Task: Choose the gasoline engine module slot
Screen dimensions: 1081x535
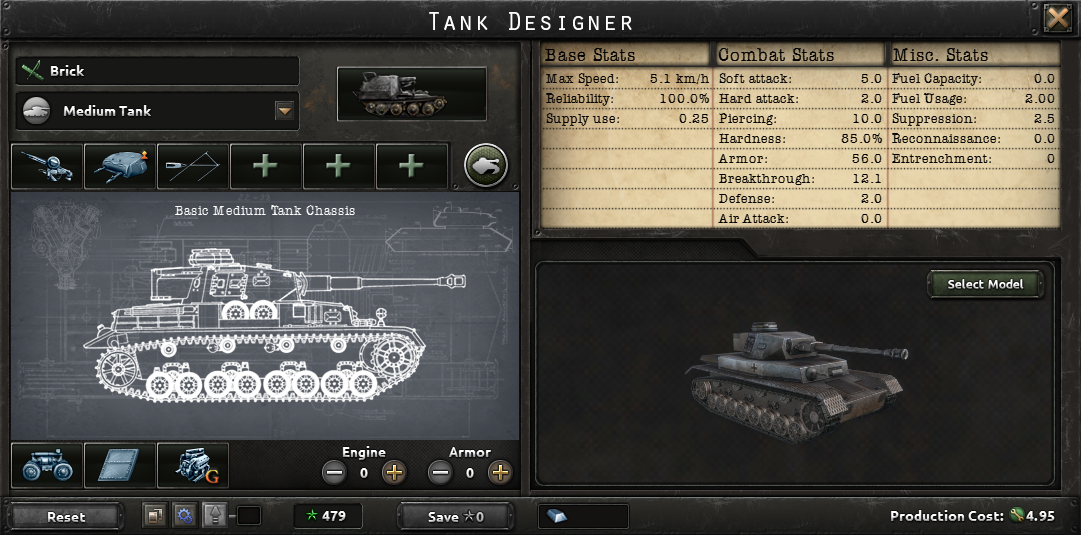Action: tap(193, 466)
